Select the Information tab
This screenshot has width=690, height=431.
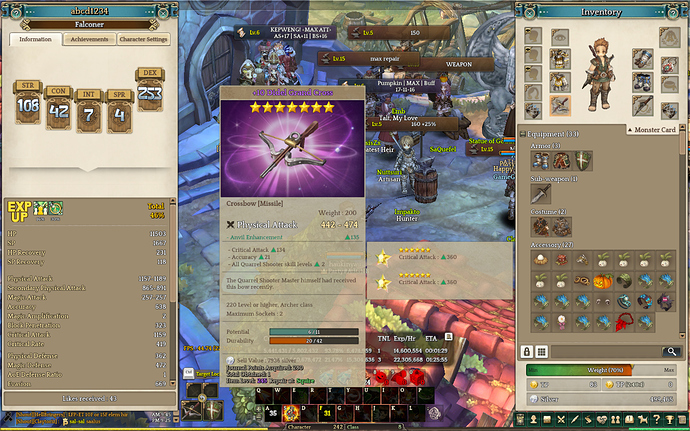click(x=35, y=39)
